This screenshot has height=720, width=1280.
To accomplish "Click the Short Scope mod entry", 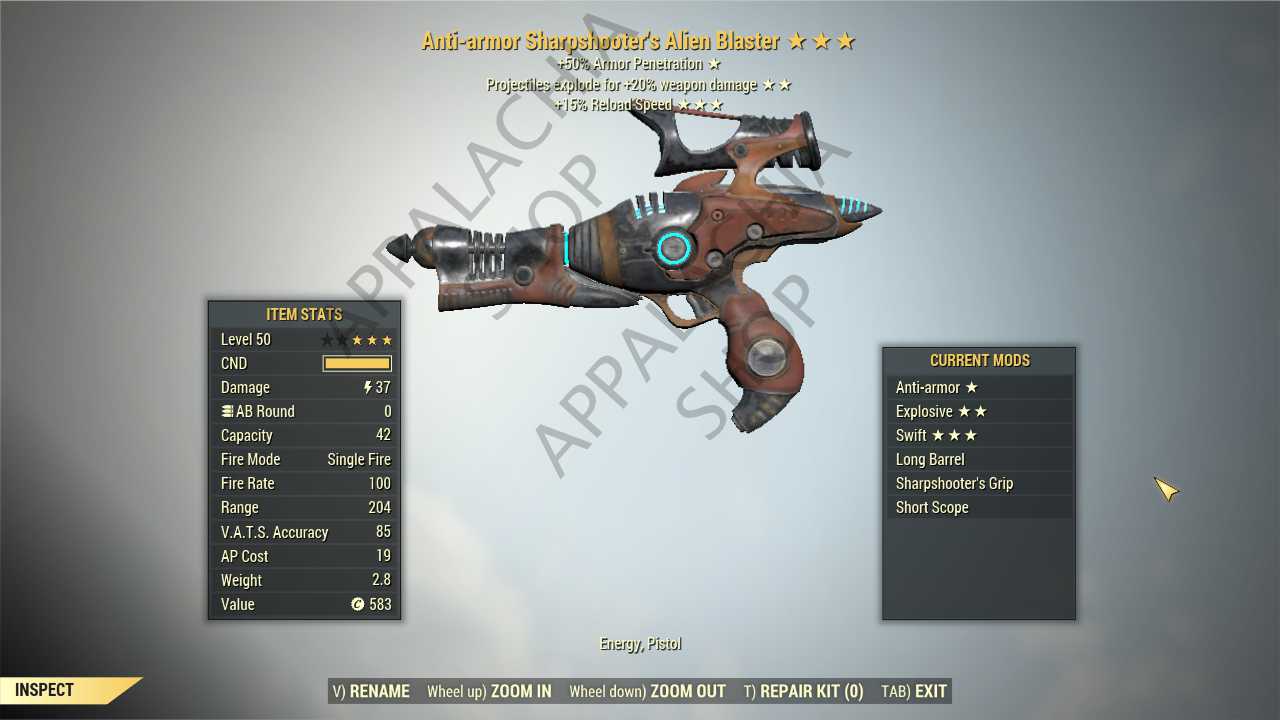I will pos(978,507).
